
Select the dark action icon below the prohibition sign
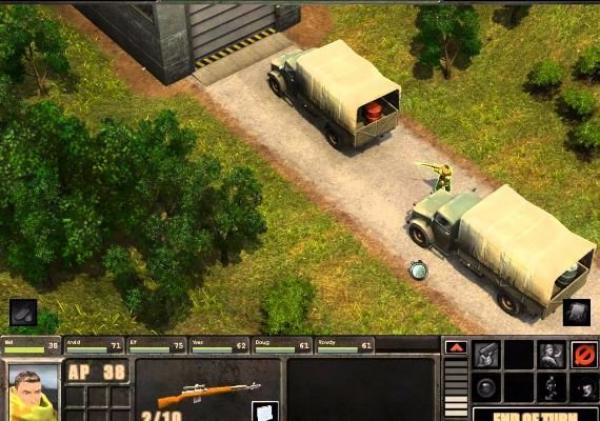click(x=584, y=387)
